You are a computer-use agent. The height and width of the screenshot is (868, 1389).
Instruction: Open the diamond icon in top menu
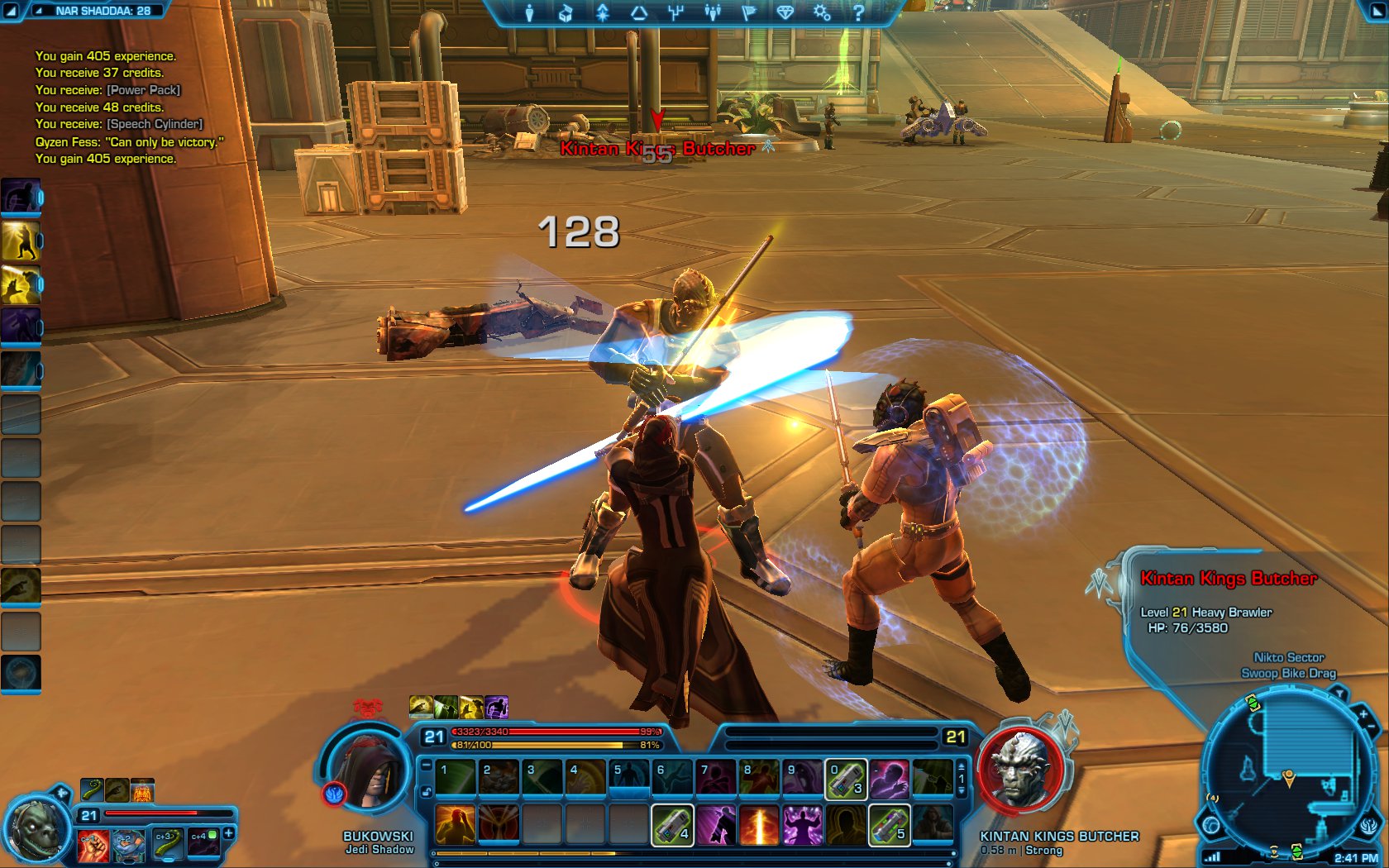click(x=785, y=12)
